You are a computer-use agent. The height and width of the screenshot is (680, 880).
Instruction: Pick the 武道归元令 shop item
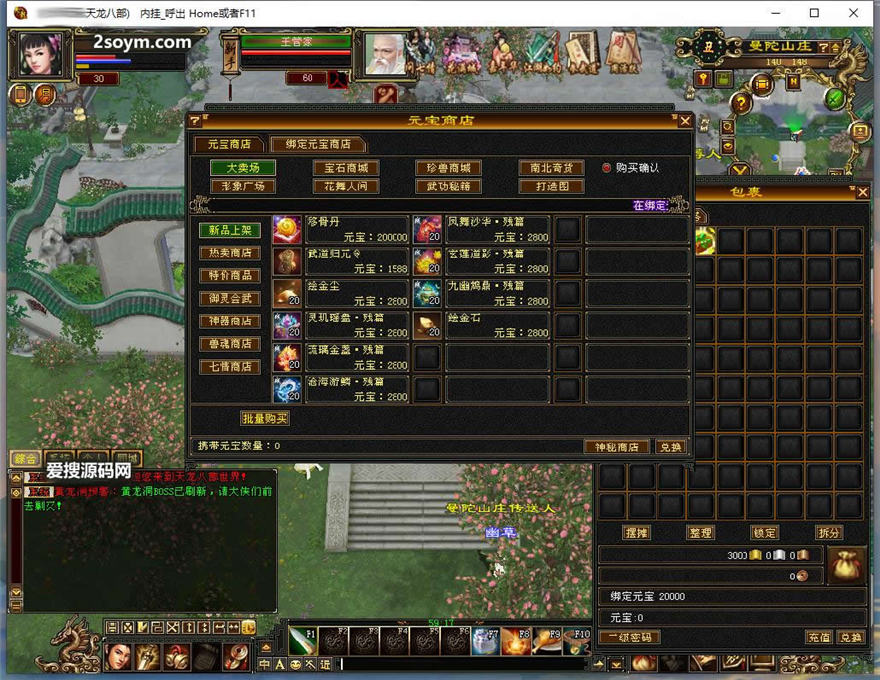[x=288, y=262]
